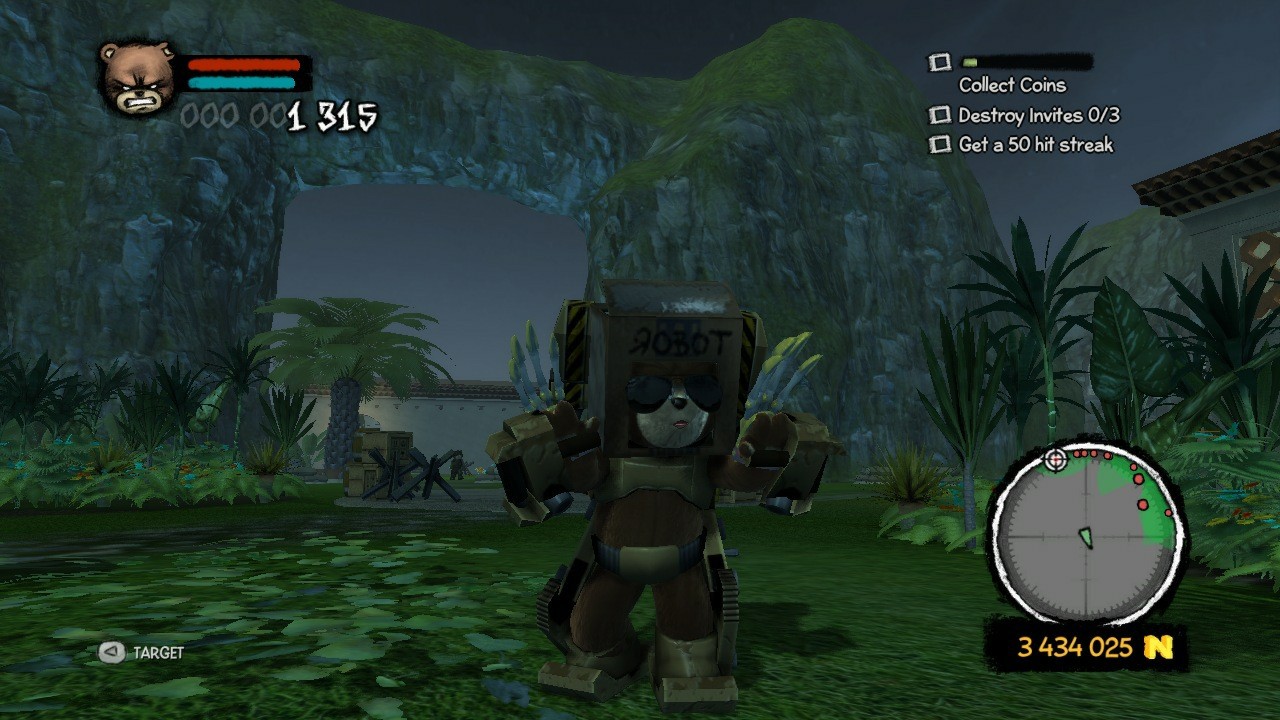Select the green player arrow in the minimap
Viewport: 1280px width, 720px height.
[1086, 538]
